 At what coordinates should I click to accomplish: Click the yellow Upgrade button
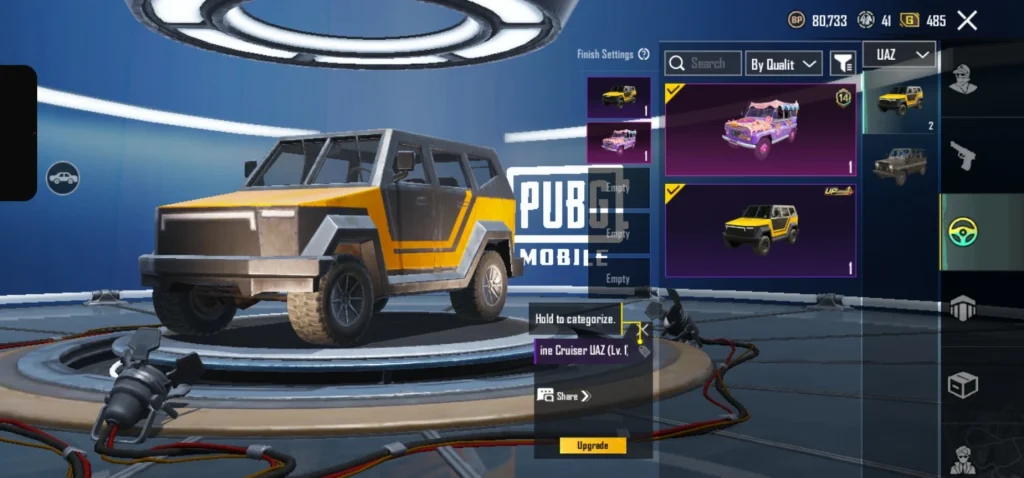(593, 445)
